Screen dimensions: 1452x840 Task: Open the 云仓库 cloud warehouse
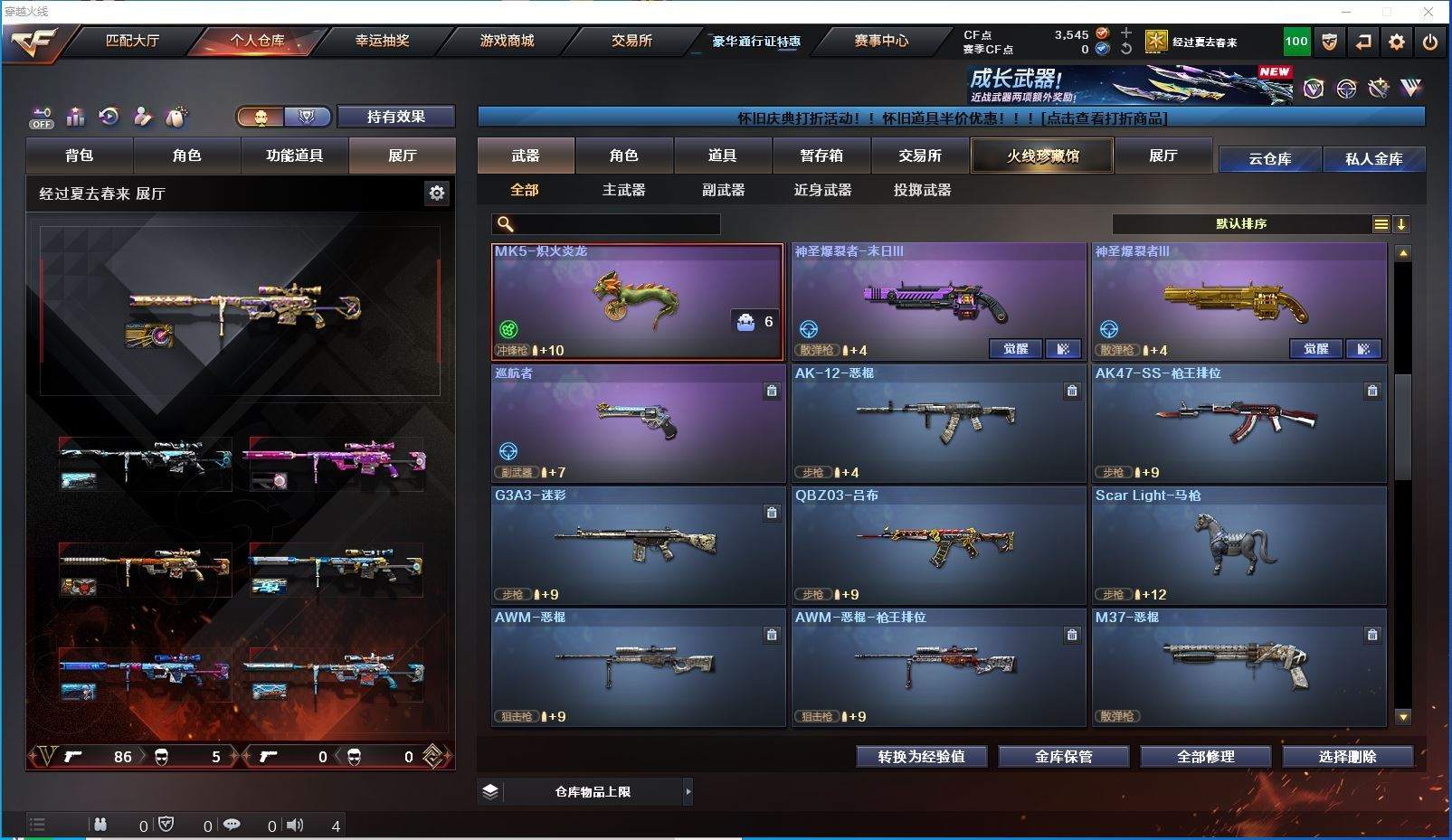pos(1269,159)
